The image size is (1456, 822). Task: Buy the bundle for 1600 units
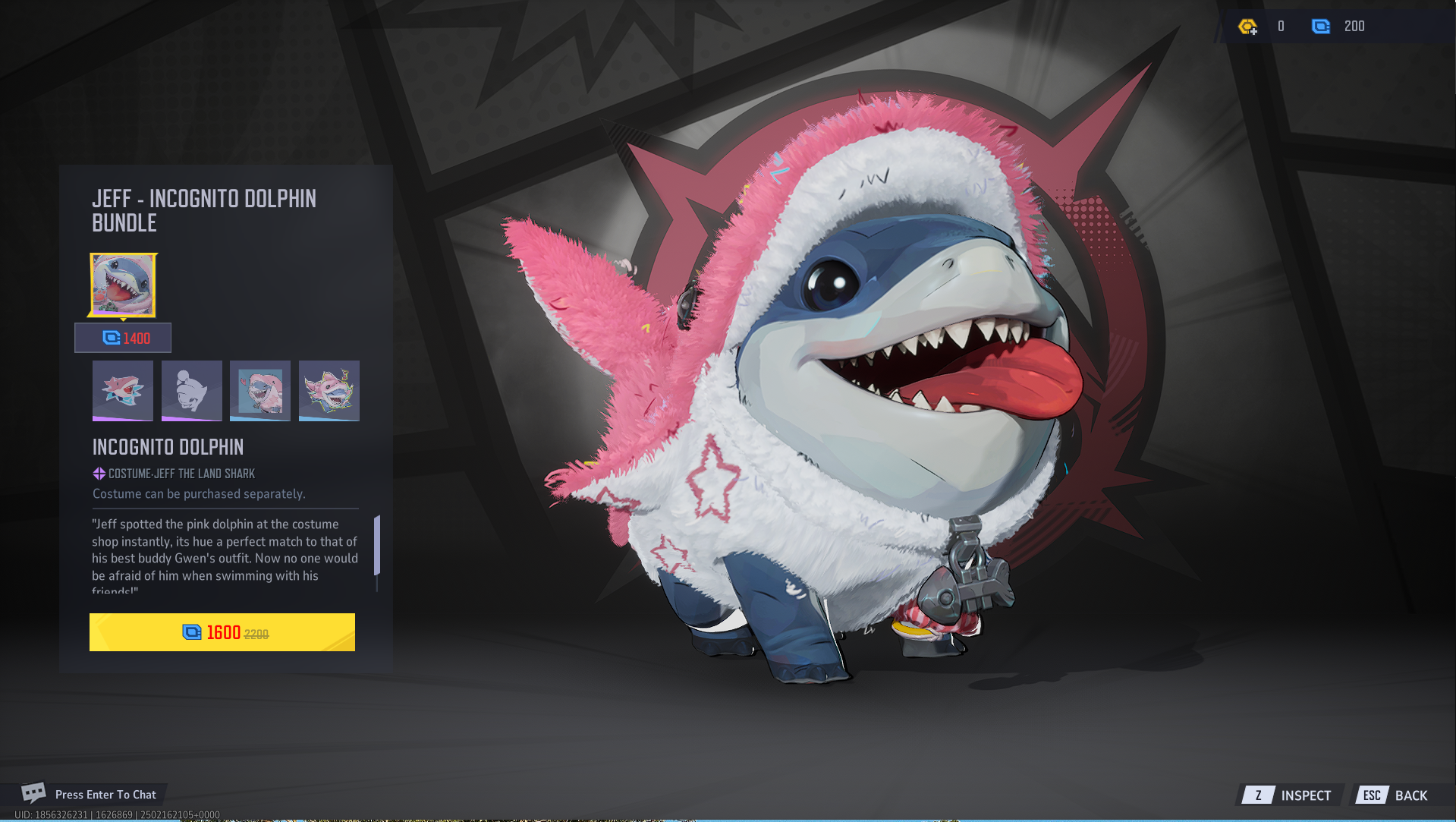point(222,632)
